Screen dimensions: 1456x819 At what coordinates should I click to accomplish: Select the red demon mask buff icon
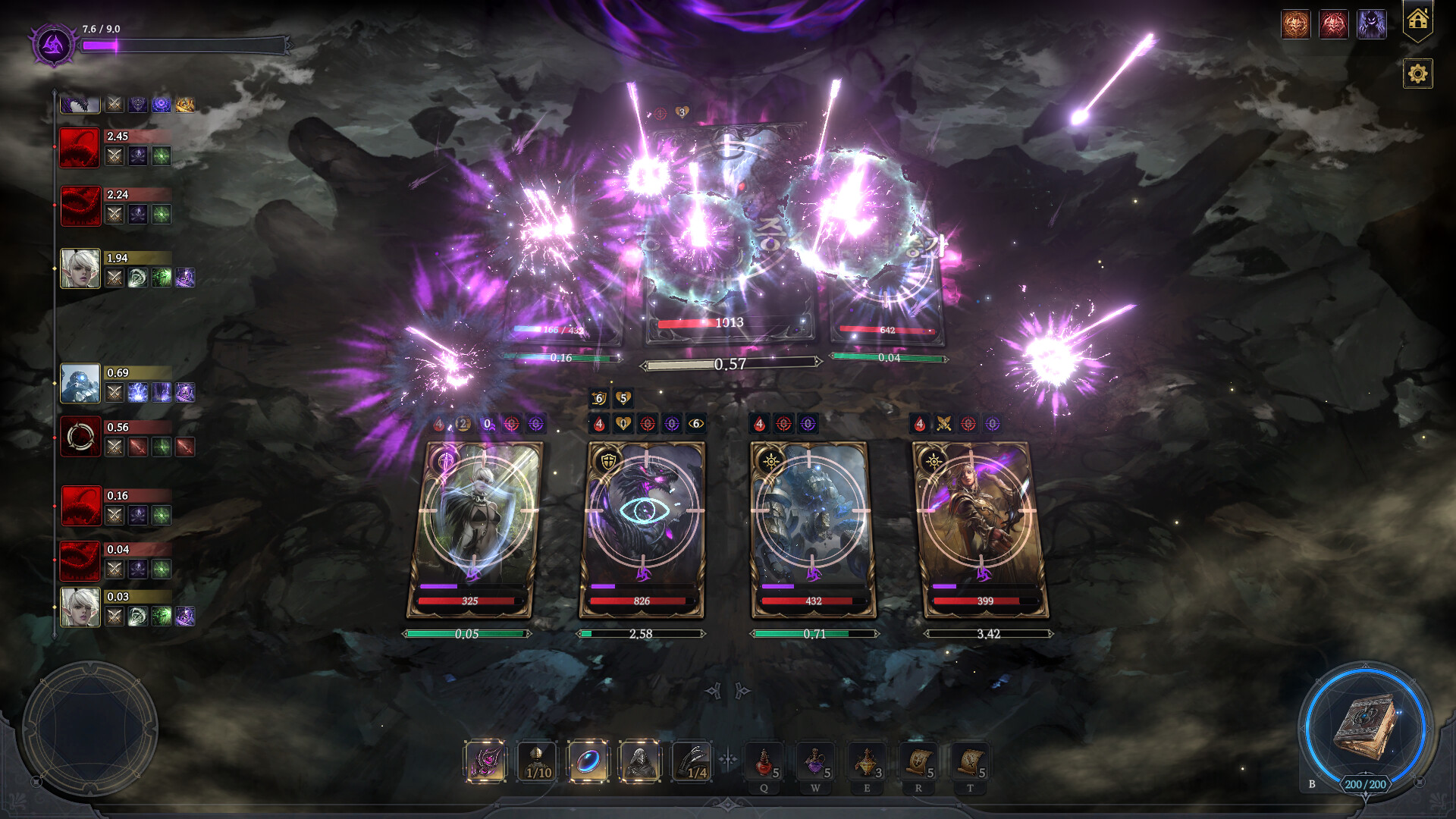[1333, 24]
